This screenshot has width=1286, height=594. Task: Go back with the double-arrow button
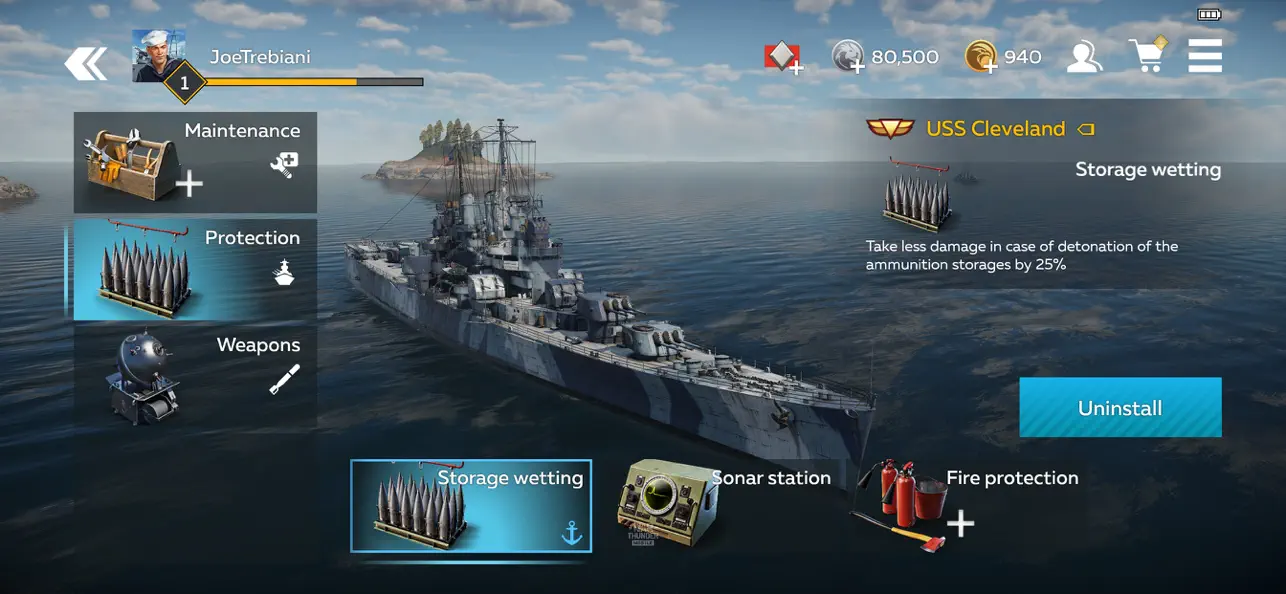click(86, 65)
